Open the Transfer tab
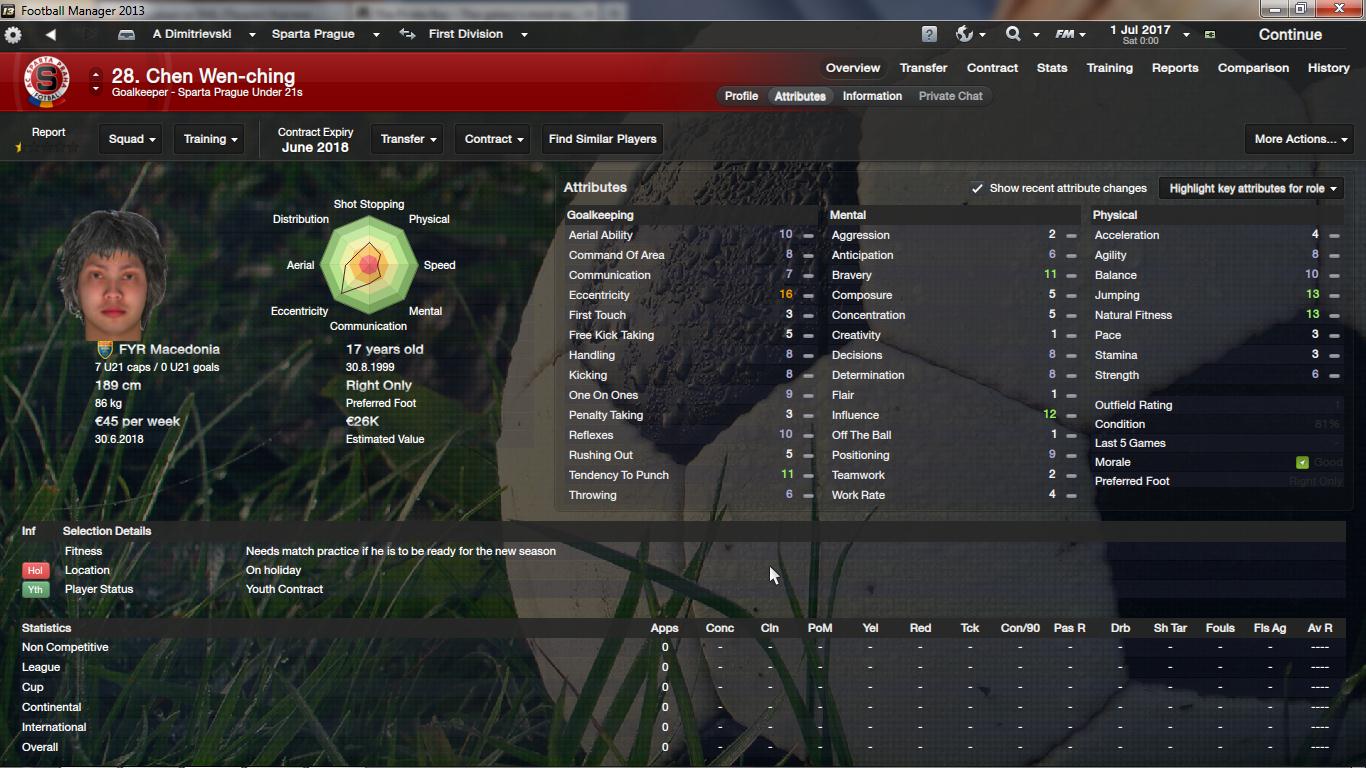The image size is (1366, 768). click(x=923, y=68)
